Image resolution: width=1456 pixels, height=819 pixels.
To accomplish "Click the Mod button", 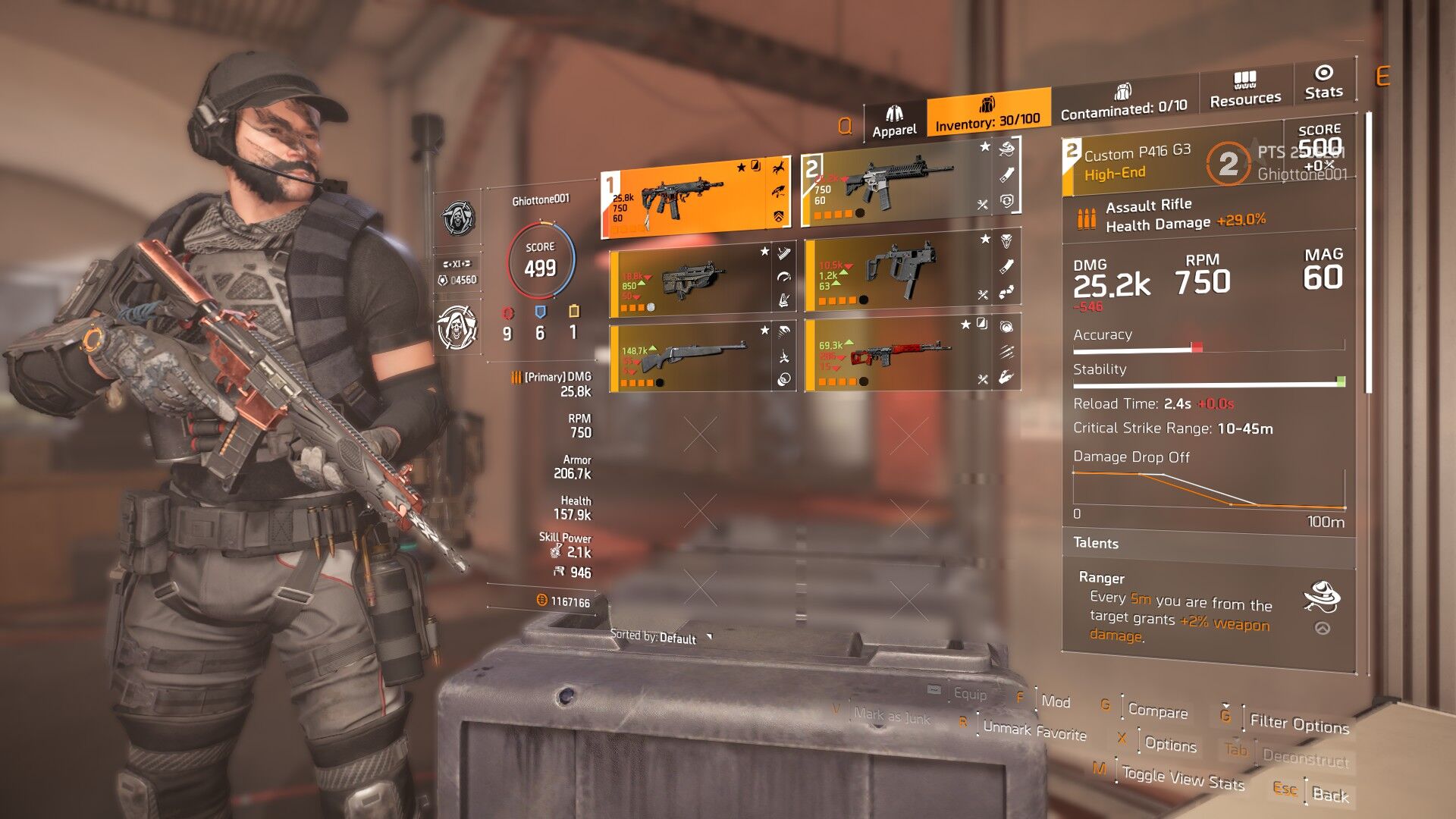I will point(1055,701).
